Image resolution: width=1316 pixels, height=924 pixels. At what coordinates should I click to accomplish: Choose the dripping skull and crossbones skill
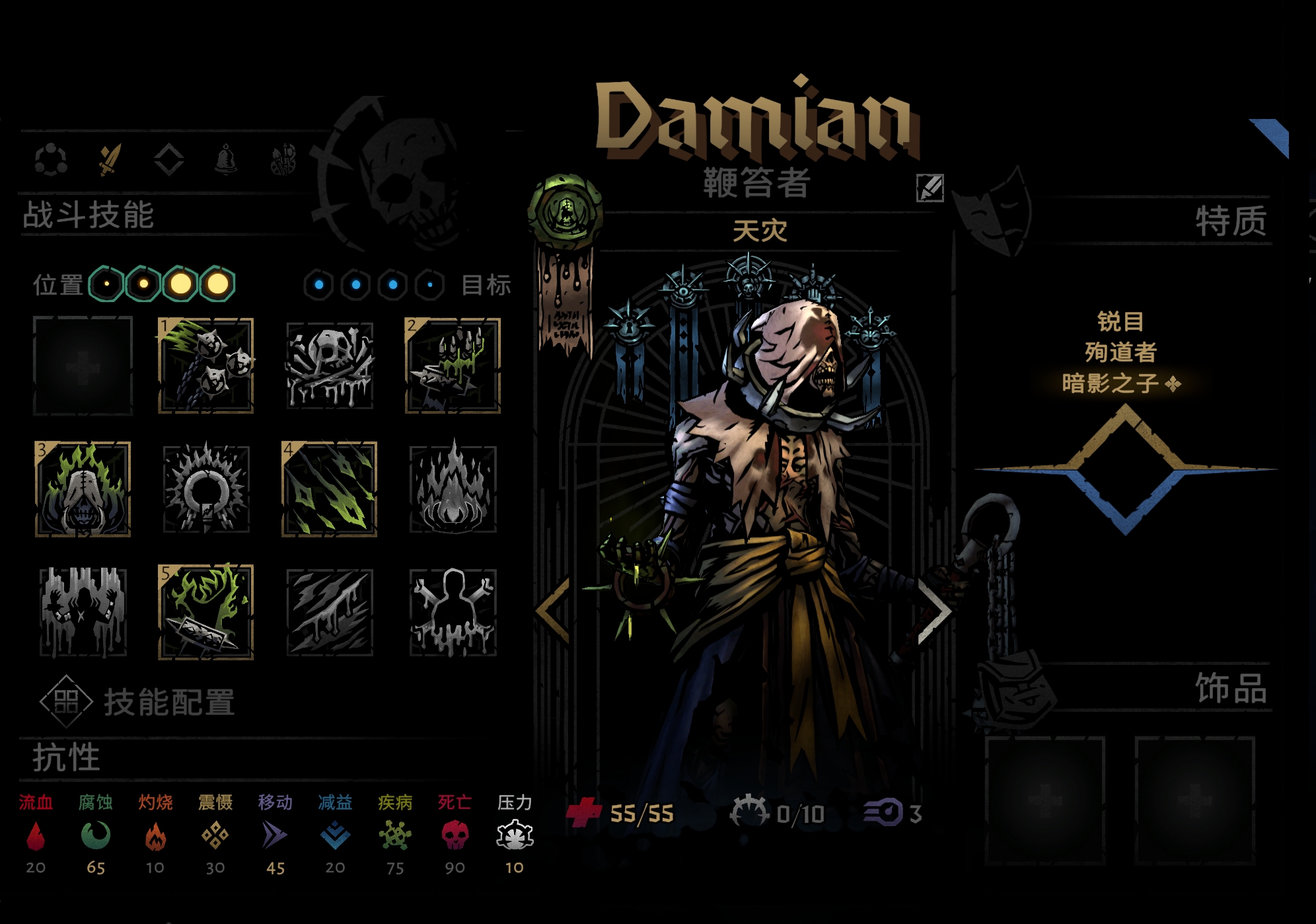point(330,366)
